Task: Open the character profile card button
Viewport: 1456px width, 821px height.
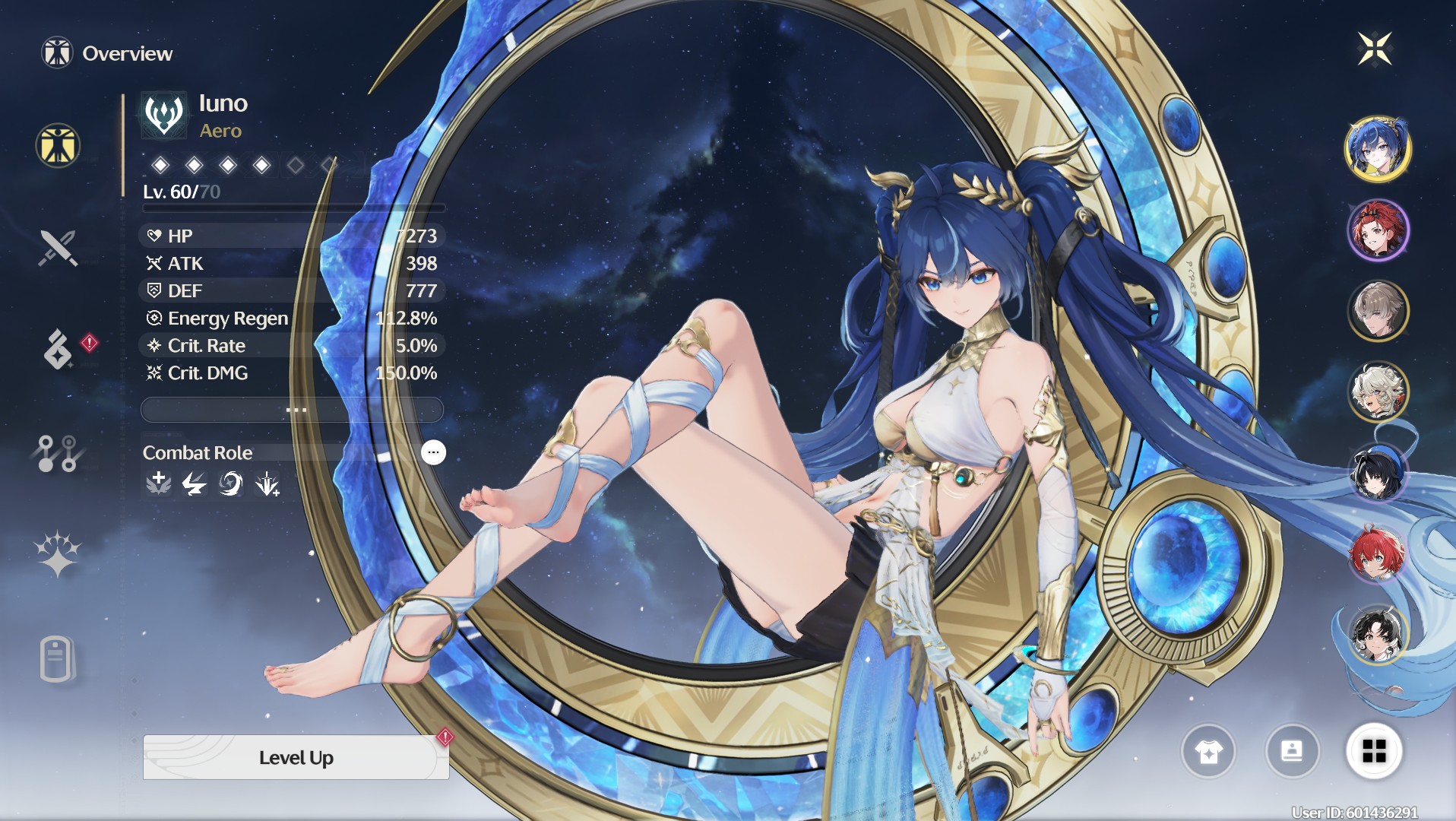Action: tap(1292, 751)
